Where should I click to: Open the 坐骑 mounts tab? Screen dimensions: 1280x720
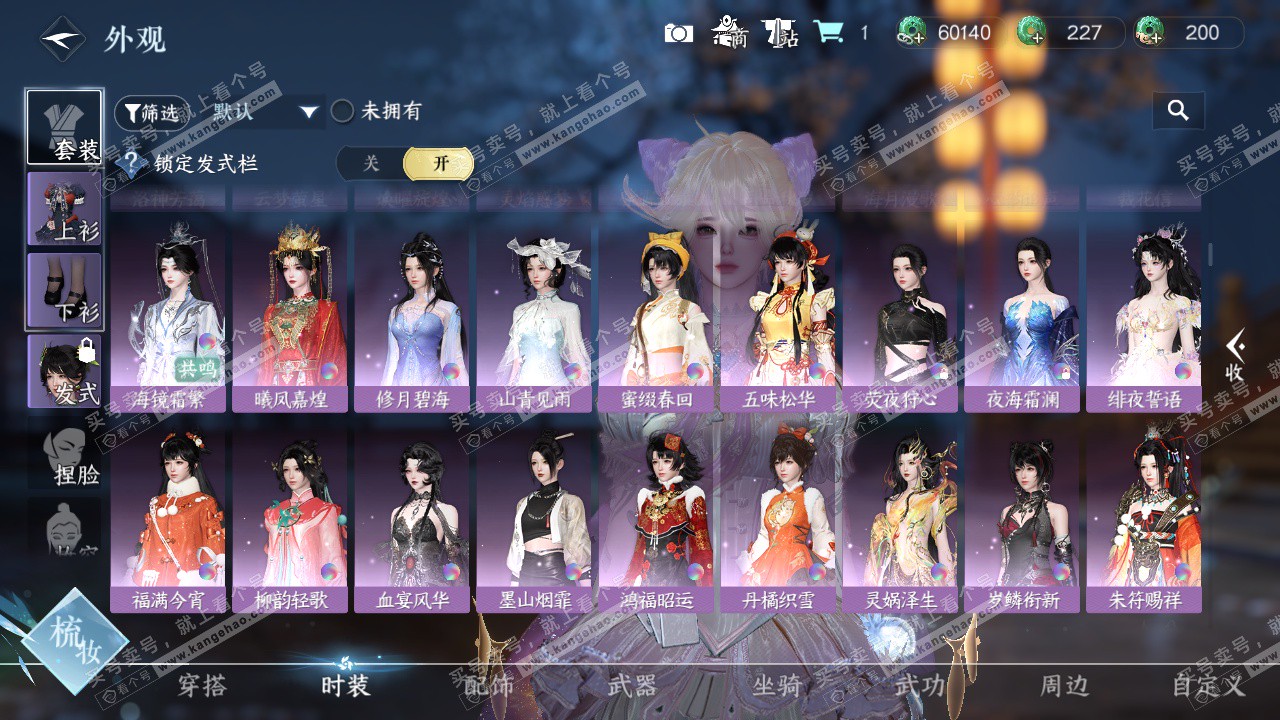point(777,686)
